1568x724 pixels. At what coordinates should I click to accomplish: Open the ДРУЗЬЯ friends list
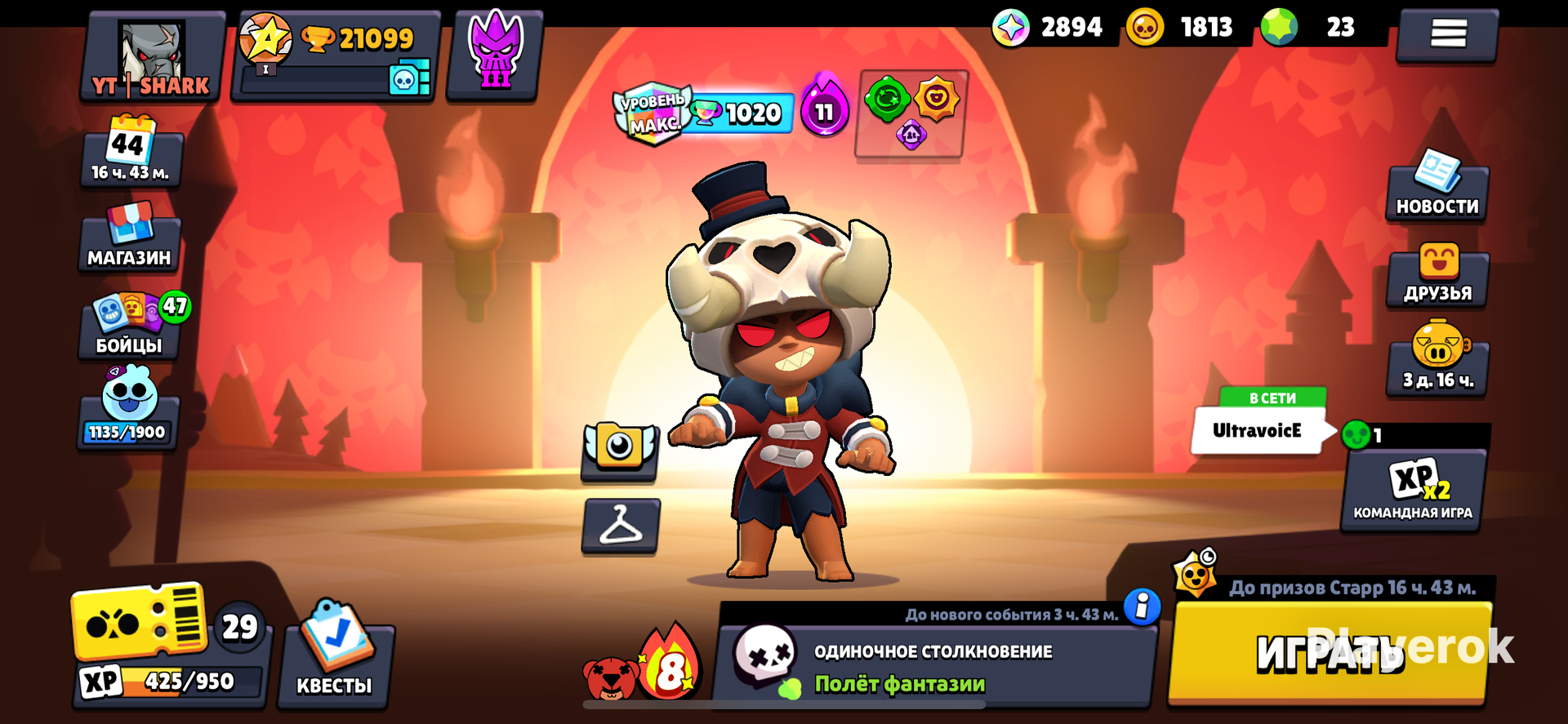tap(1437, 276)
